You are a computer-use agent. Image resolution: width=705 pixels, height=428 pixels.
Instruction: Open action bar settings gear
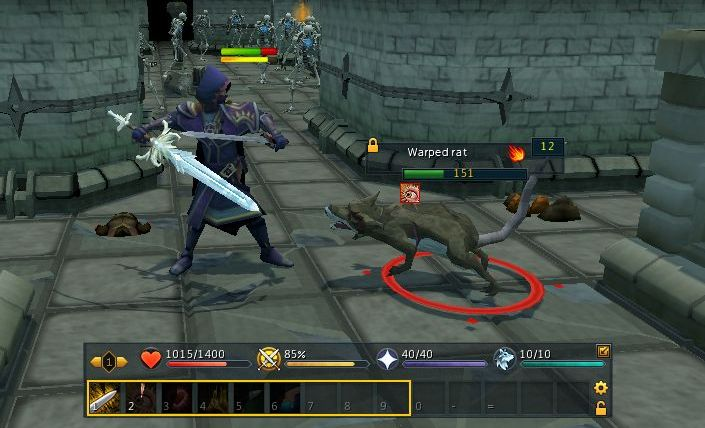pyautogui.click(x=601, y=388)
